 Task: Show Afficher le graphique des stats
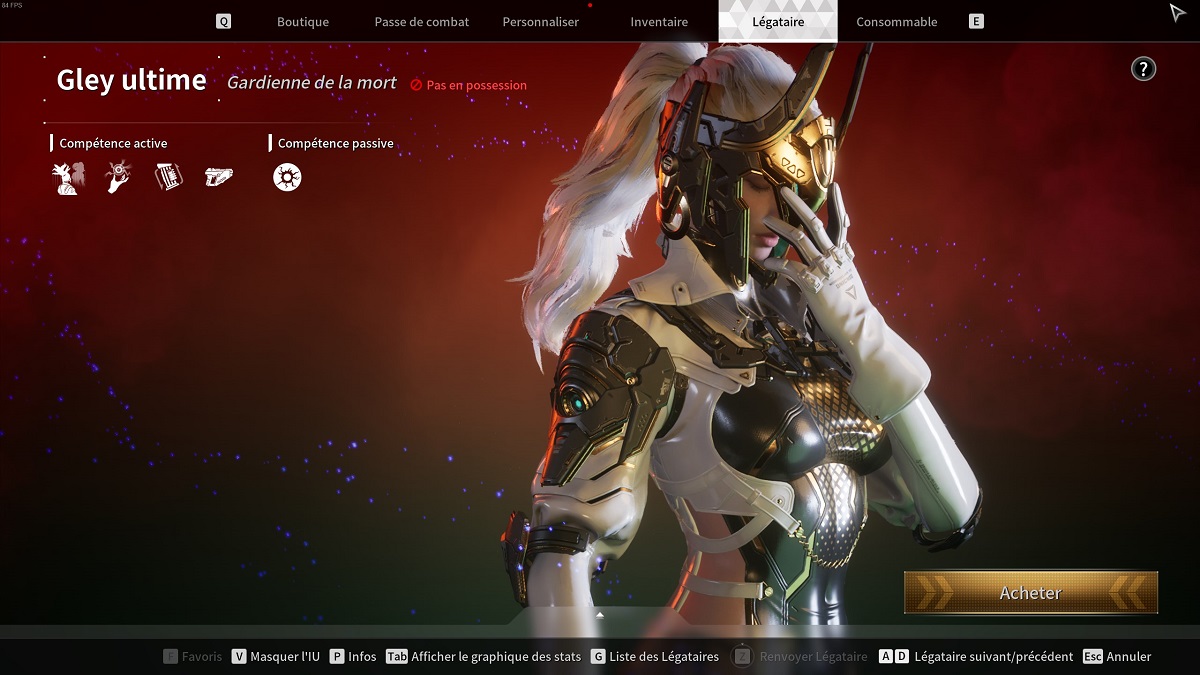point(484,657)
